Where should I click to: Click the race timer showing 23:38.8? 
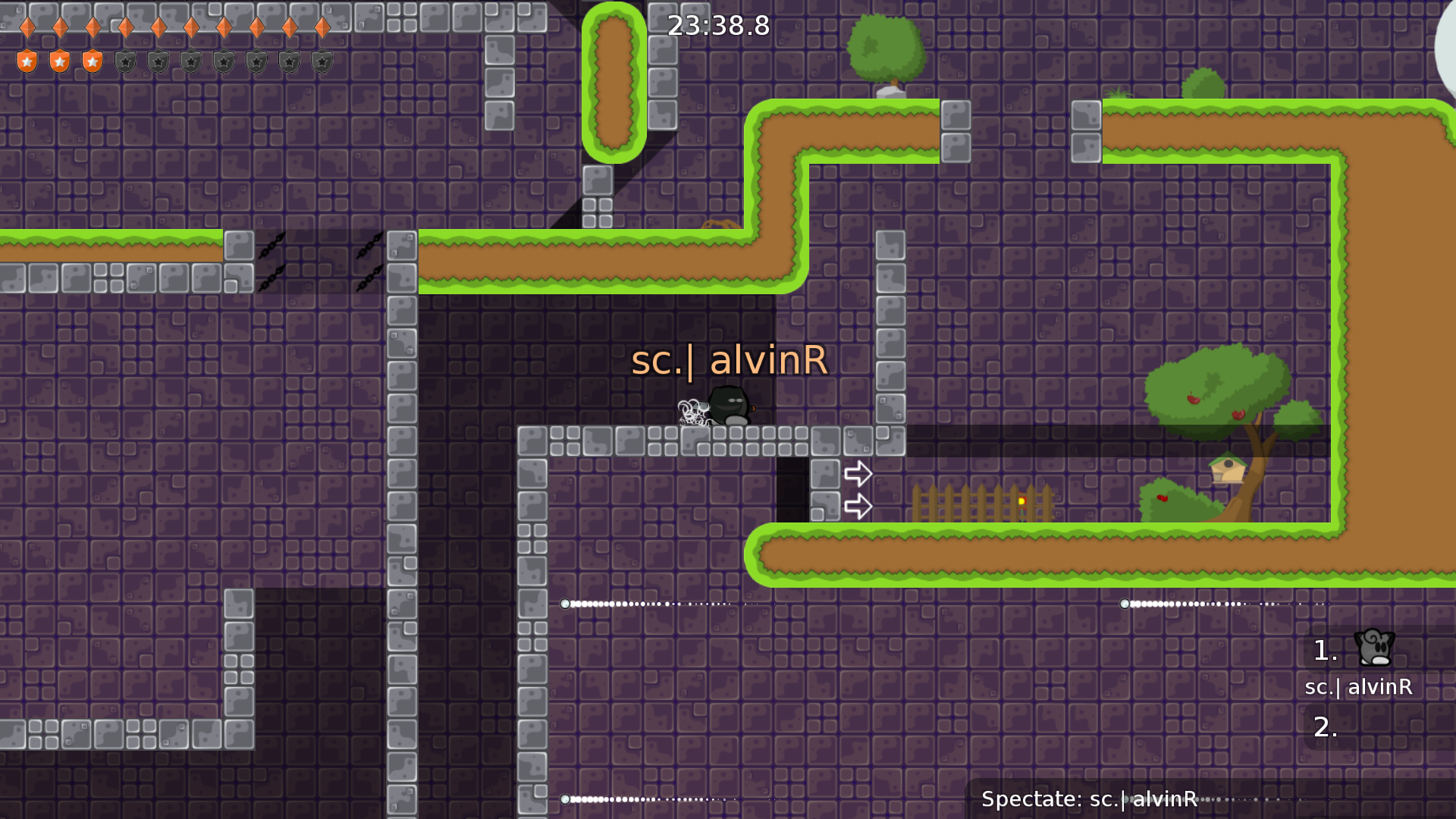click(717, 25)
